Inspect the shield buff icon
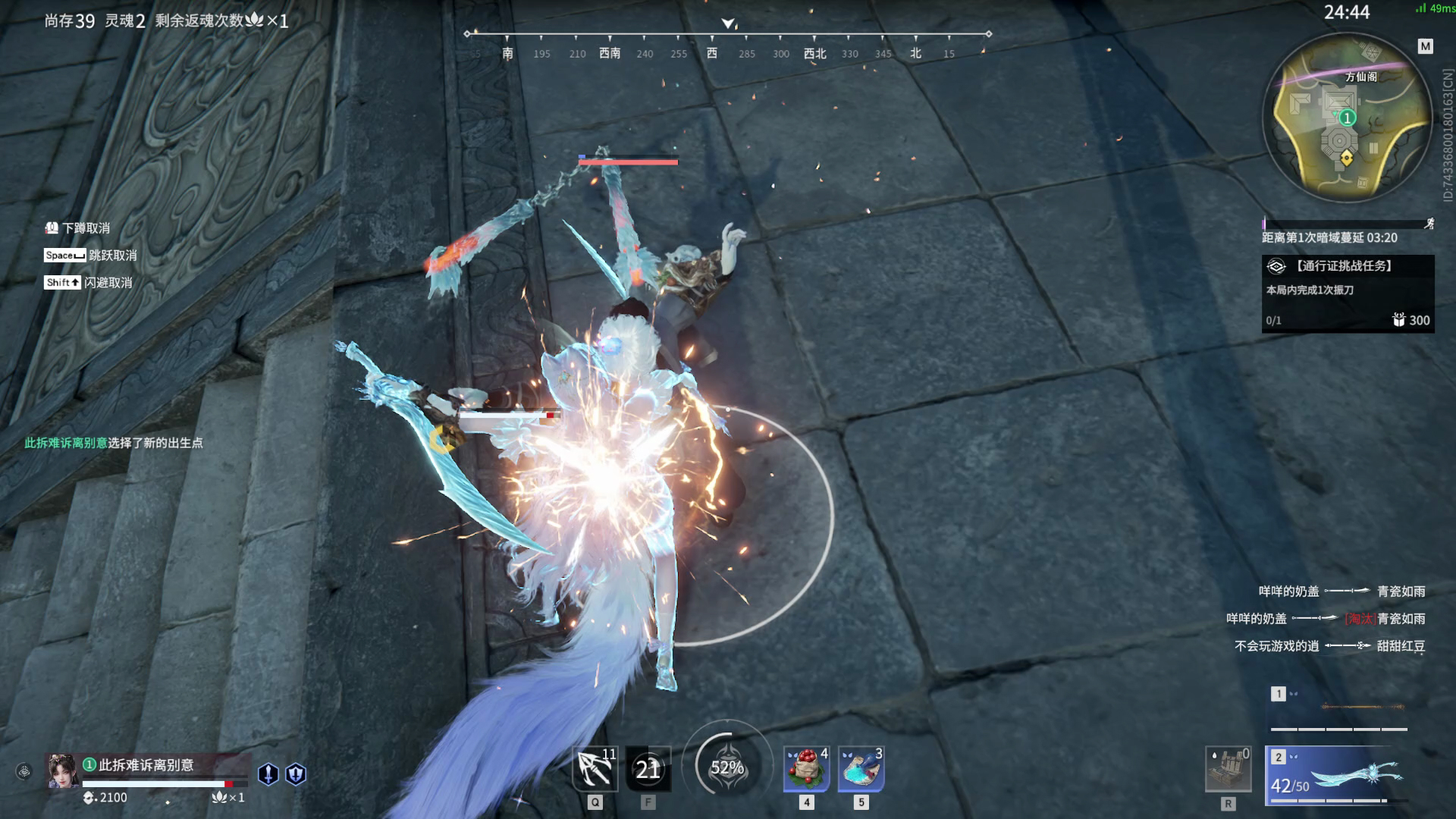1456x819 pixels. [296, 773]
